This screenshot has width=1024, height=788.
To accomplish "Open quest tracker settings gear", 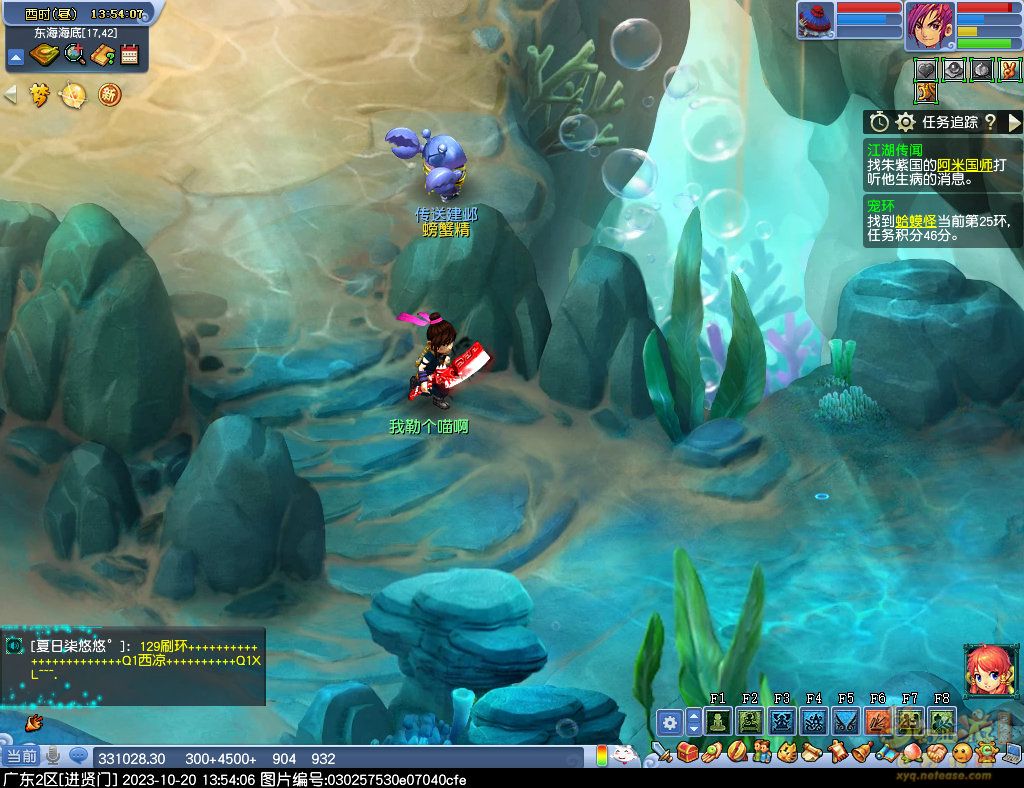I will (x=906, y=122).
